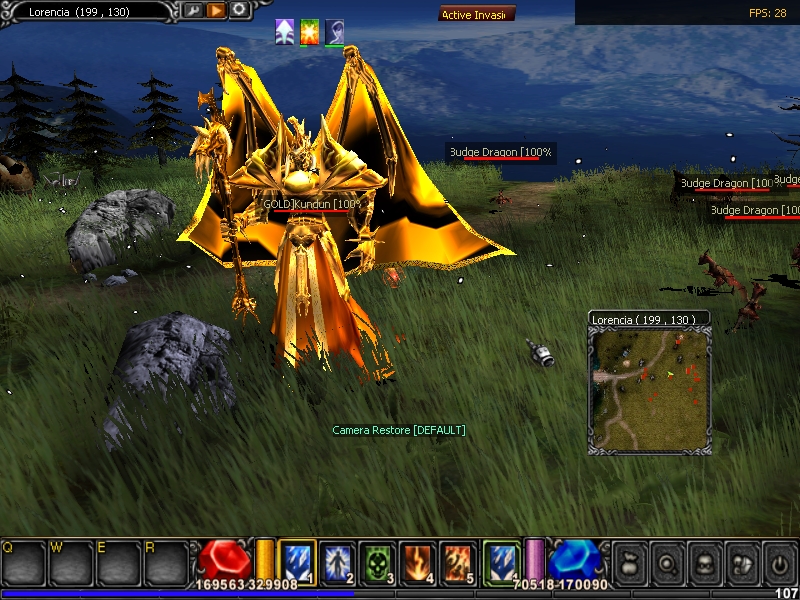The image size is (800, 600).
Task: Select the skill in hotbar slot 1
Action: tap(296, 562)
